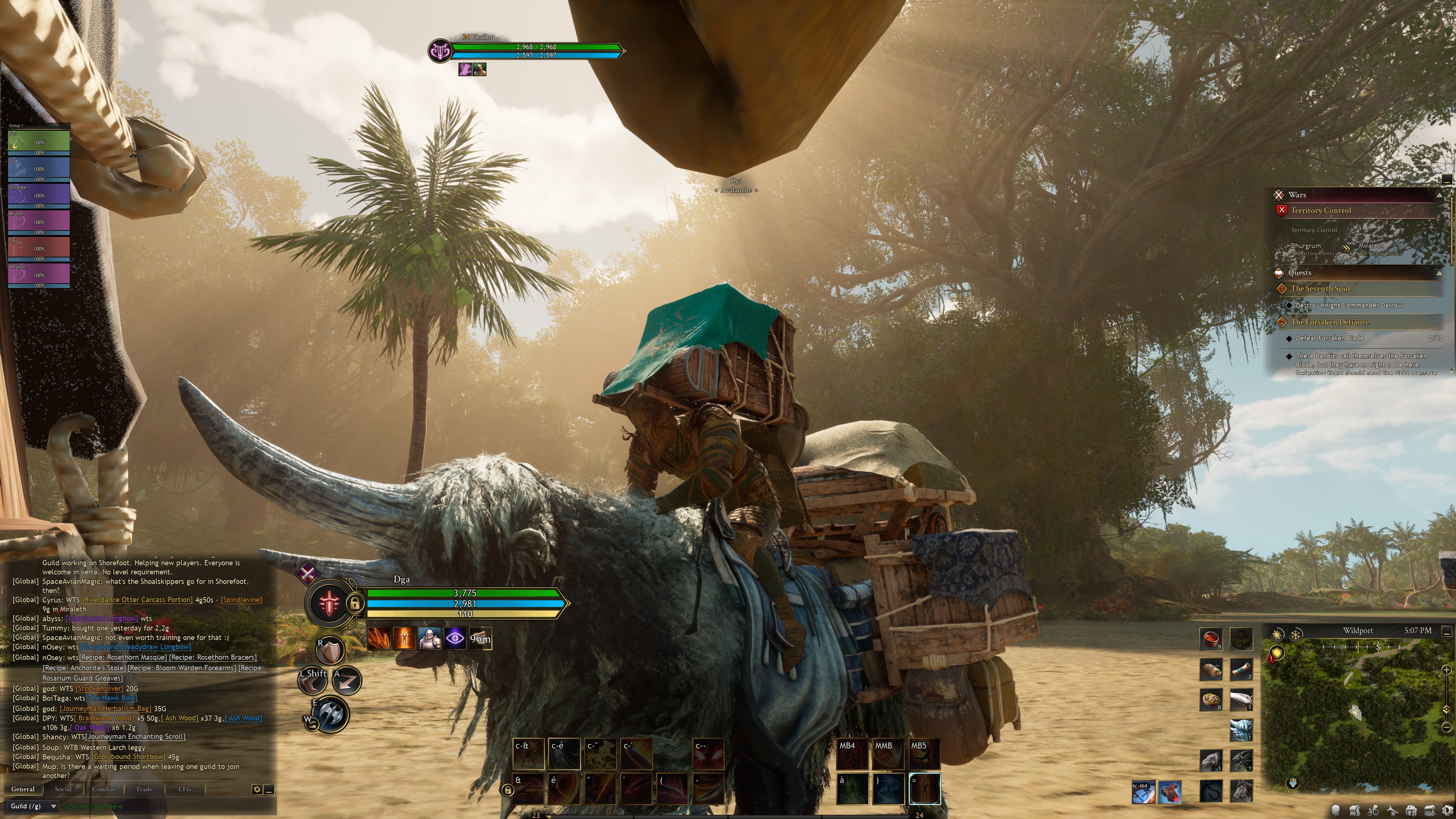This screenshot has height=819, width=1456.
Task: Collapse the Quests tracker section
Action: point(1439,273)
